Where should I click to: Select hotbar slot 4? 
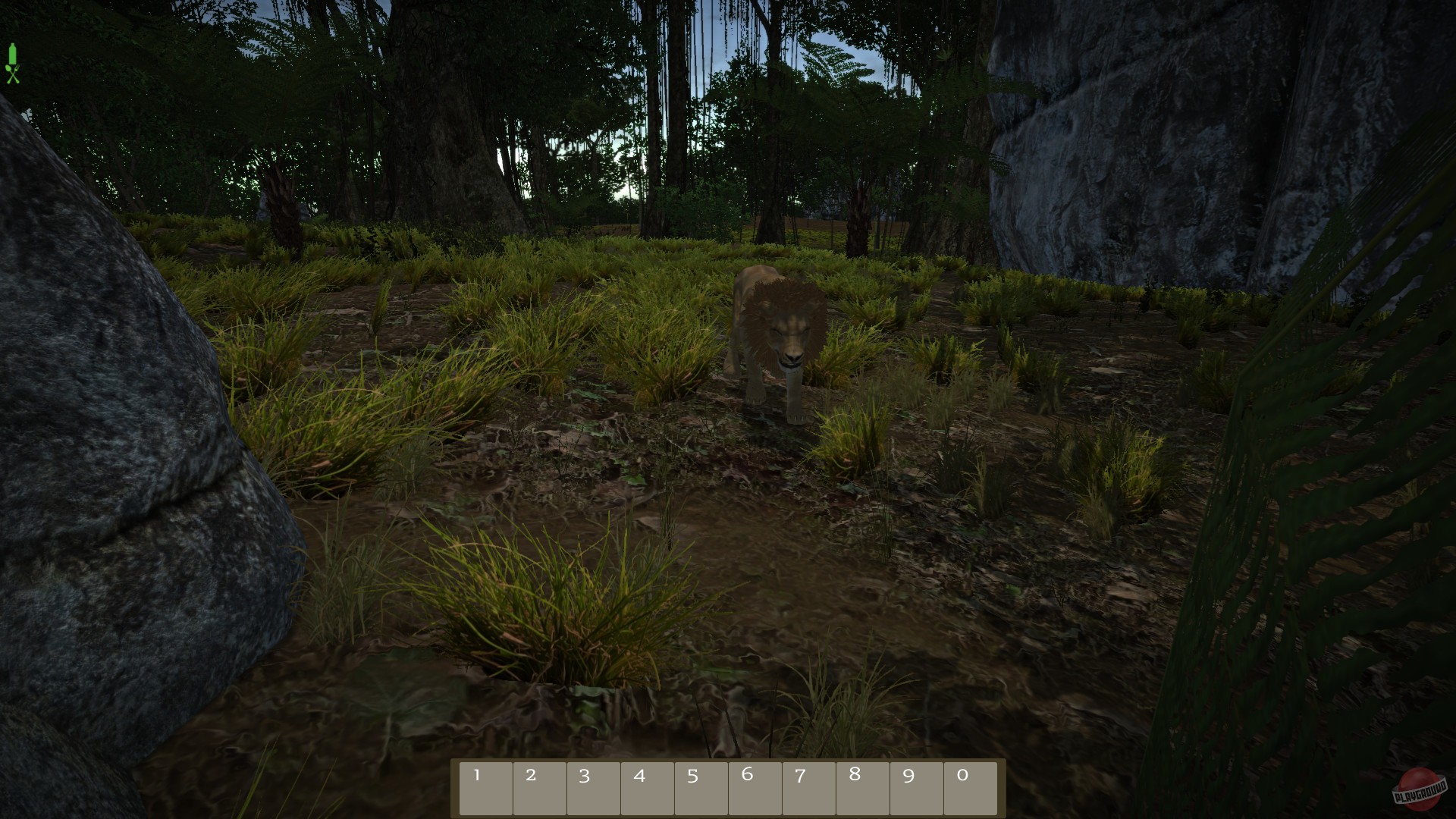[x=648, y=787]
